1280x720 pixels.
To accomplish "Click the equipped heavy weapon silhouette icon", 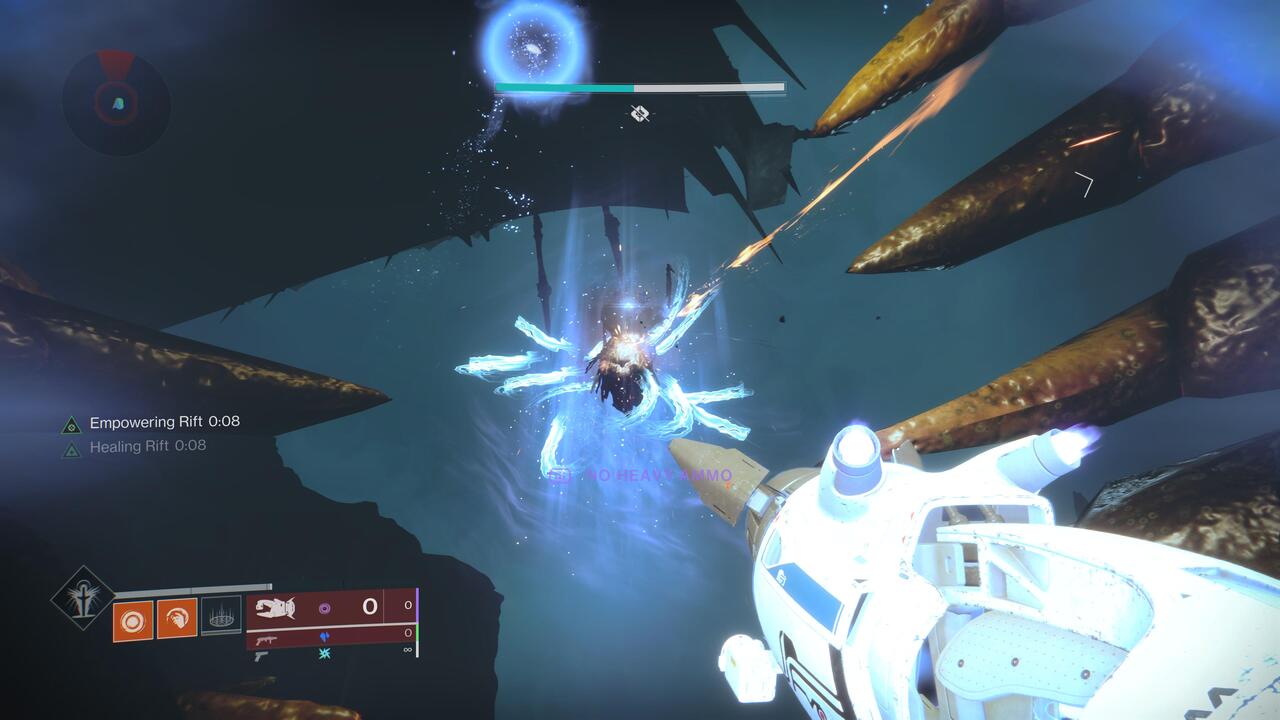I will pos(276,607).
